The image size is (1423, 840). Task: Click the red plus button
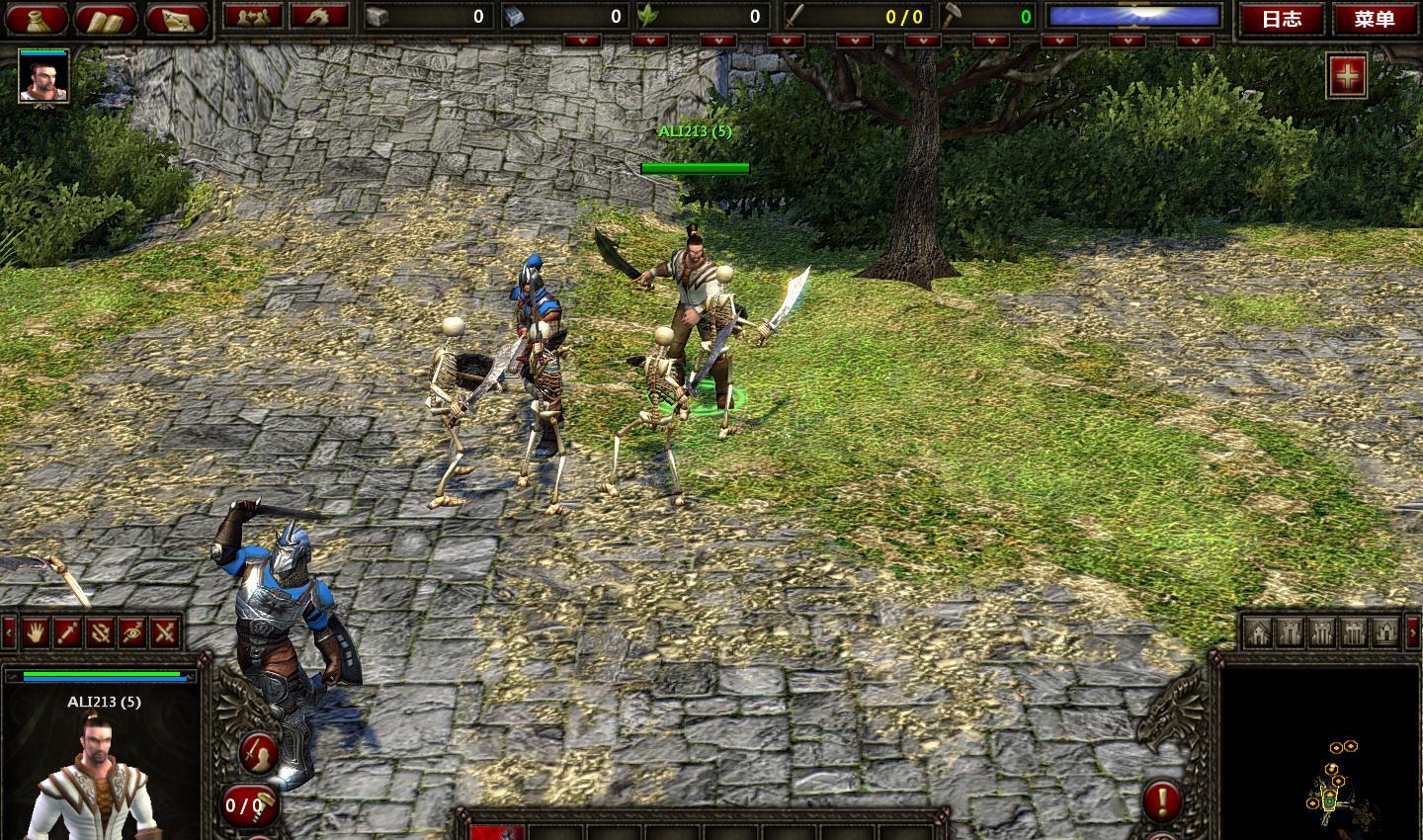(x=1347, y=76)
